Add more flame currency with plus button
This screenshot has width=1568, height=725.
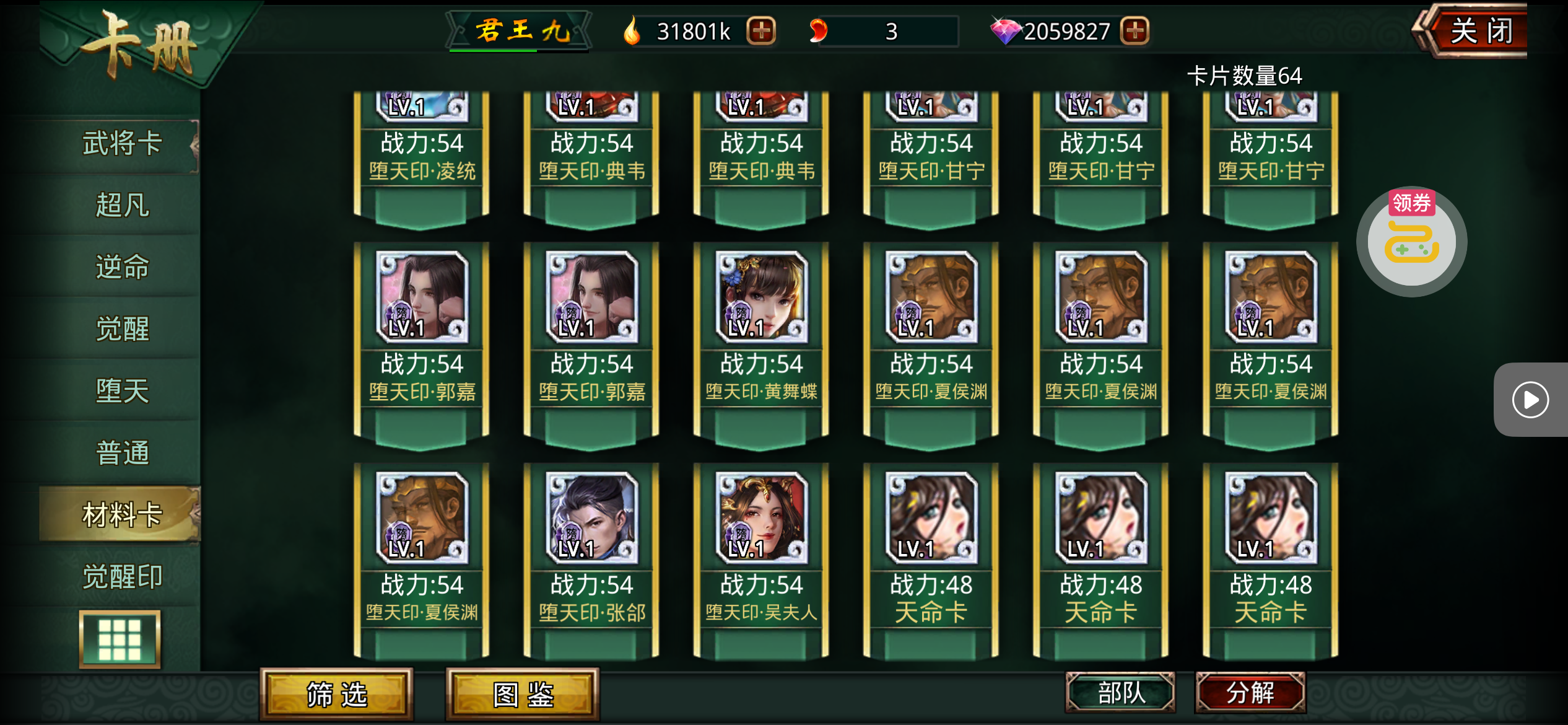tap(761, 31)
